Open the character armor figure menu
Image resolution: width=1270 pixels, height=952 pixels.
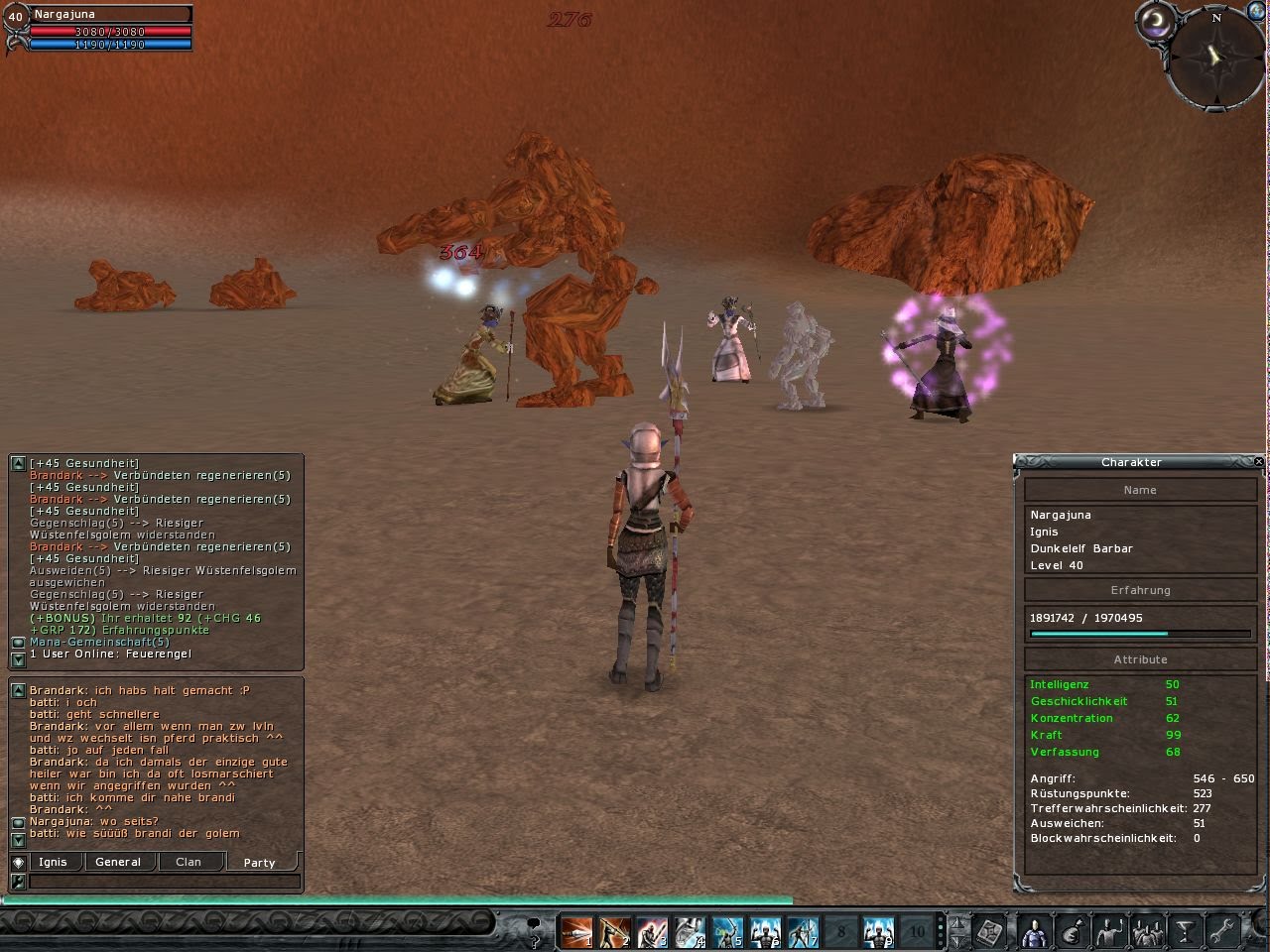(1033, 932)
